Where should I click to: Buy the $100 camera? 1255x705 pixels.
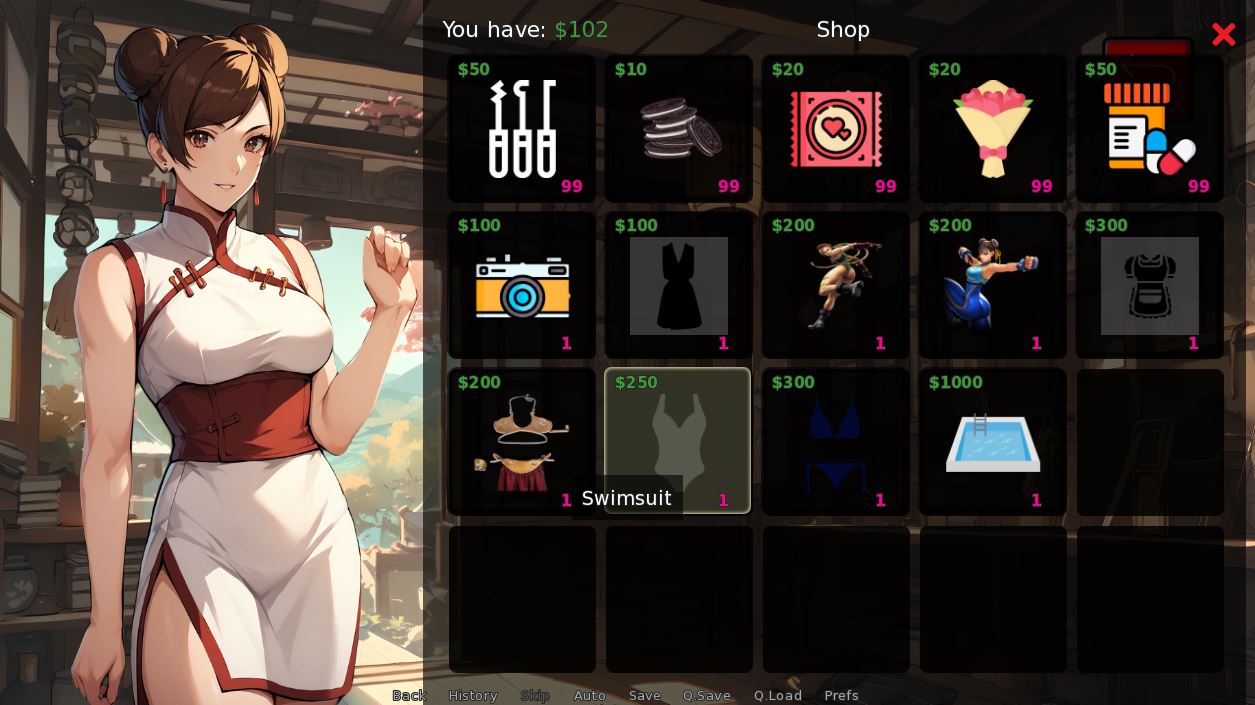[522, 286]
